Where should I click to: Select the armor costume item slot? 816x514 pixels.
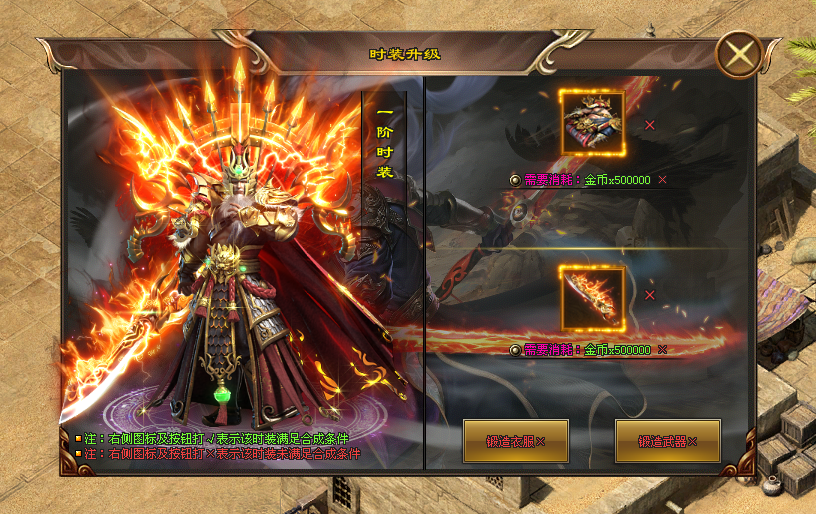click(x=592, y=123)
